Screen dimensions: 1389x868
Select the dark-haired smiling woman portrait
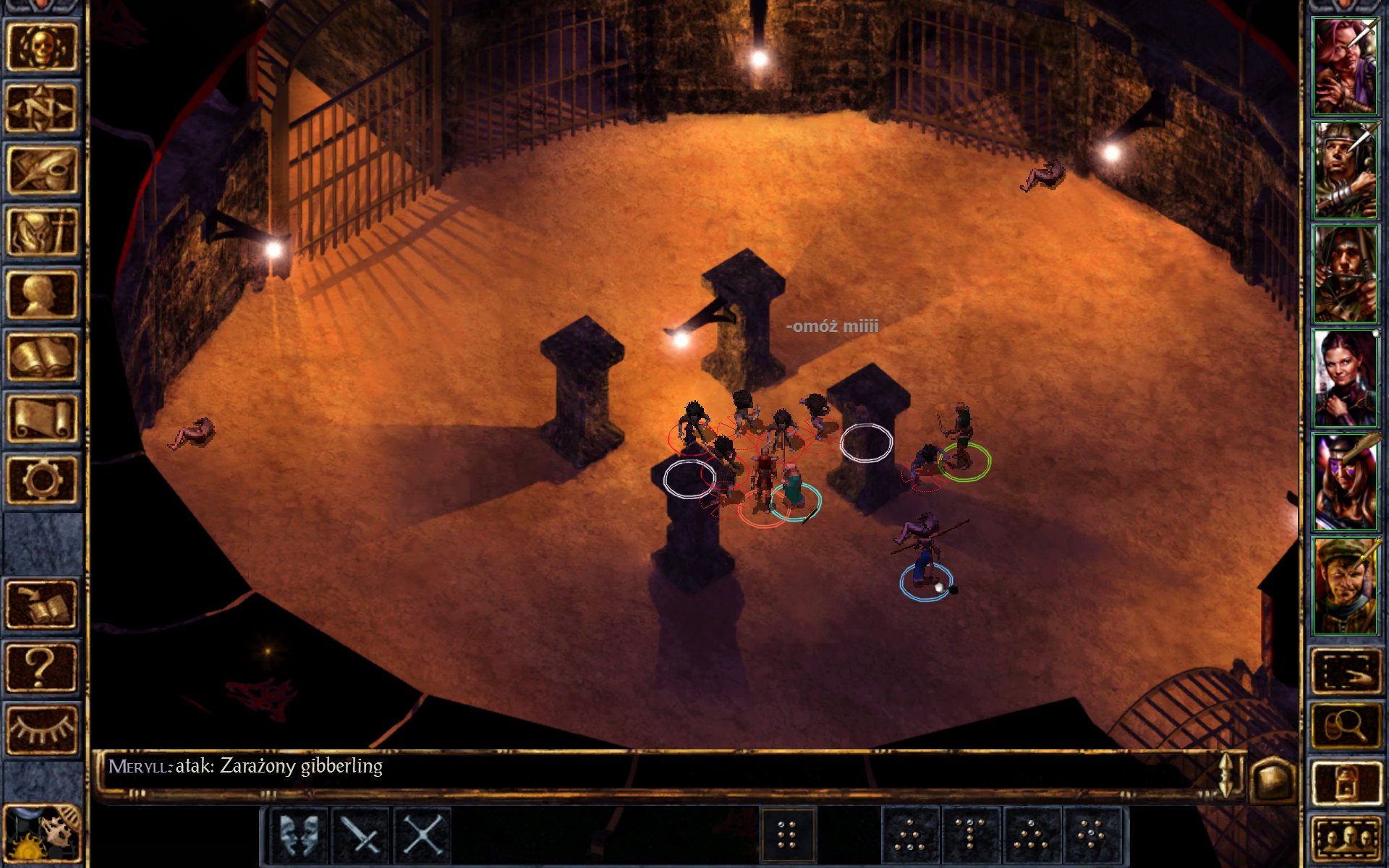pyautogui.click(x=1345, y=378)
